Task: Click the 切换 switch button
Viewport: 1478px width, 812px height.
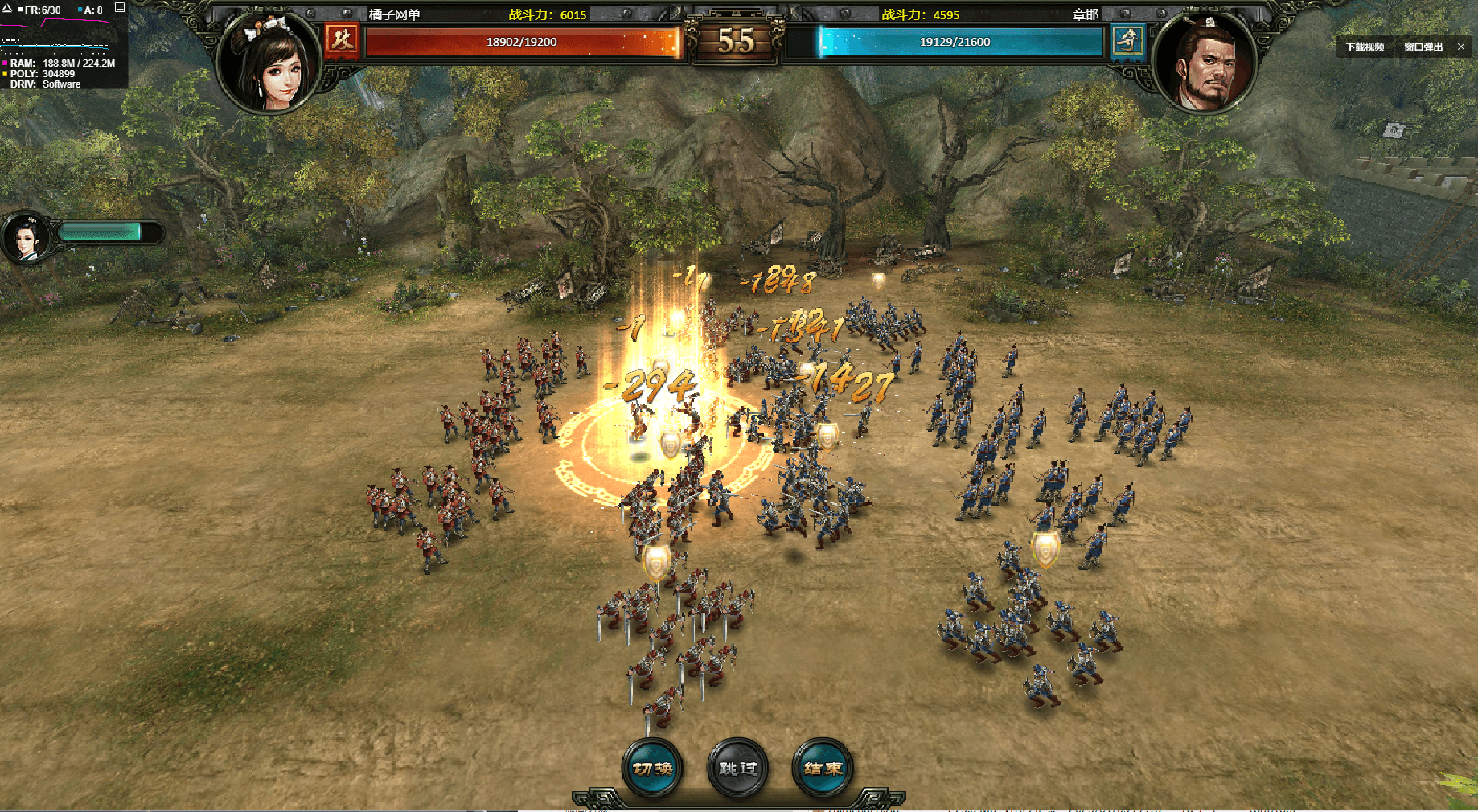Action: click(x=652, y=768)
